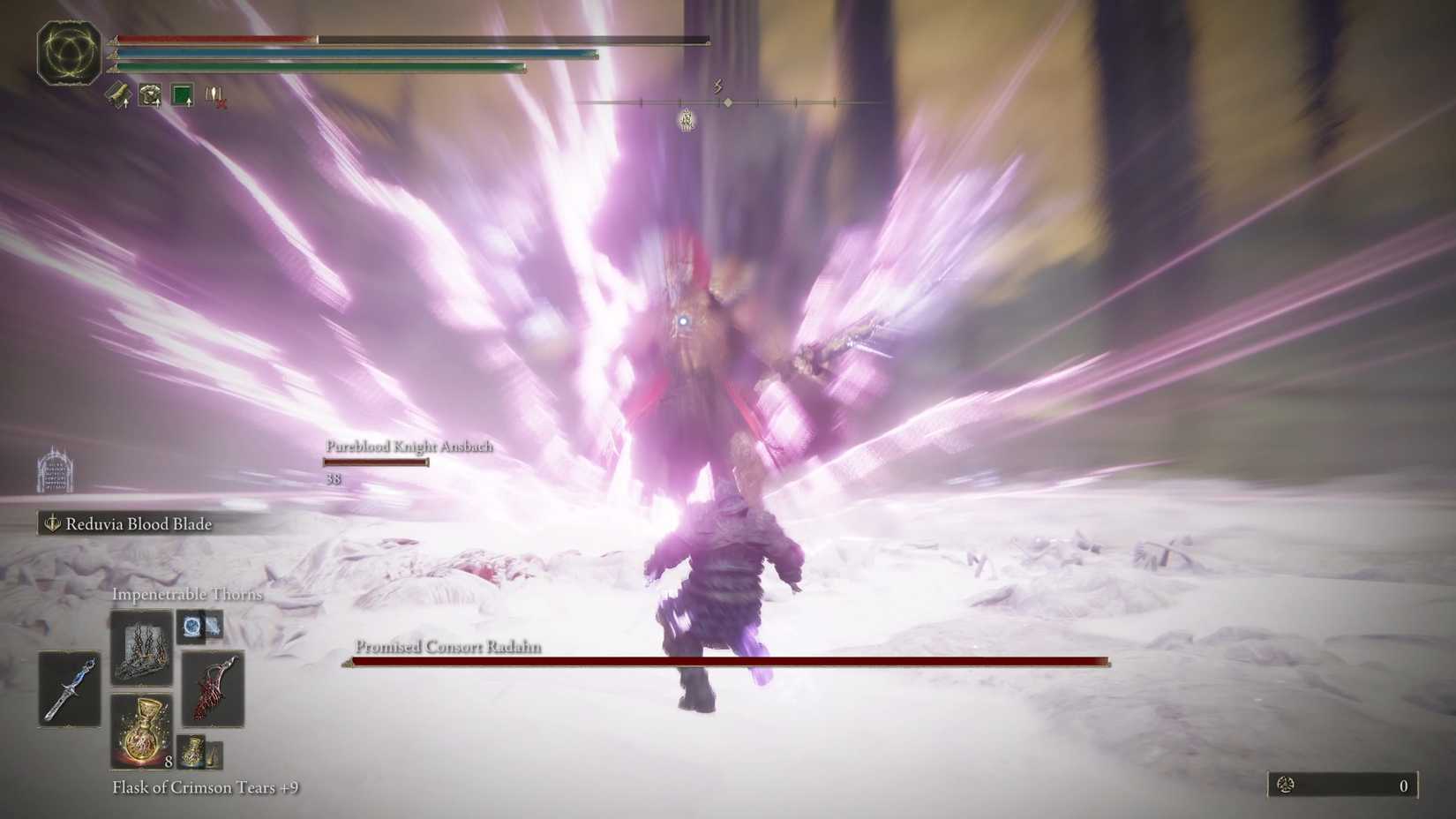
Task: Click the secondary flask sub-slot icon
Action: 191,750
